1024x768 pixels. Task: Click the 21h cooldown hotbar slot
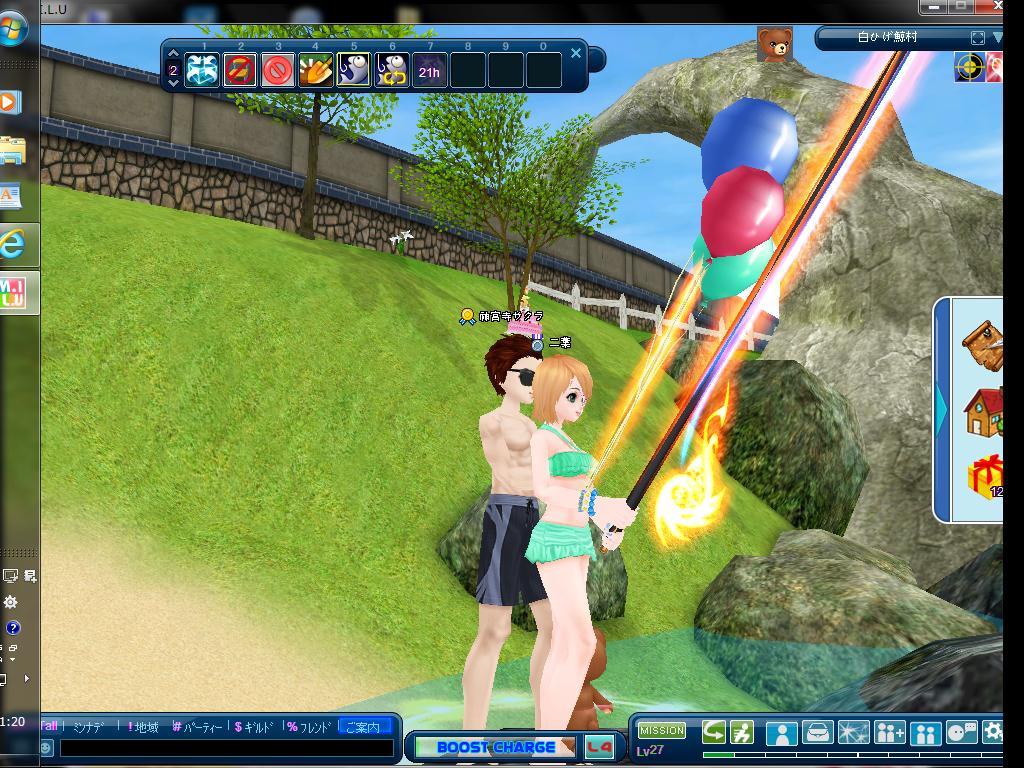click(430, 71)
